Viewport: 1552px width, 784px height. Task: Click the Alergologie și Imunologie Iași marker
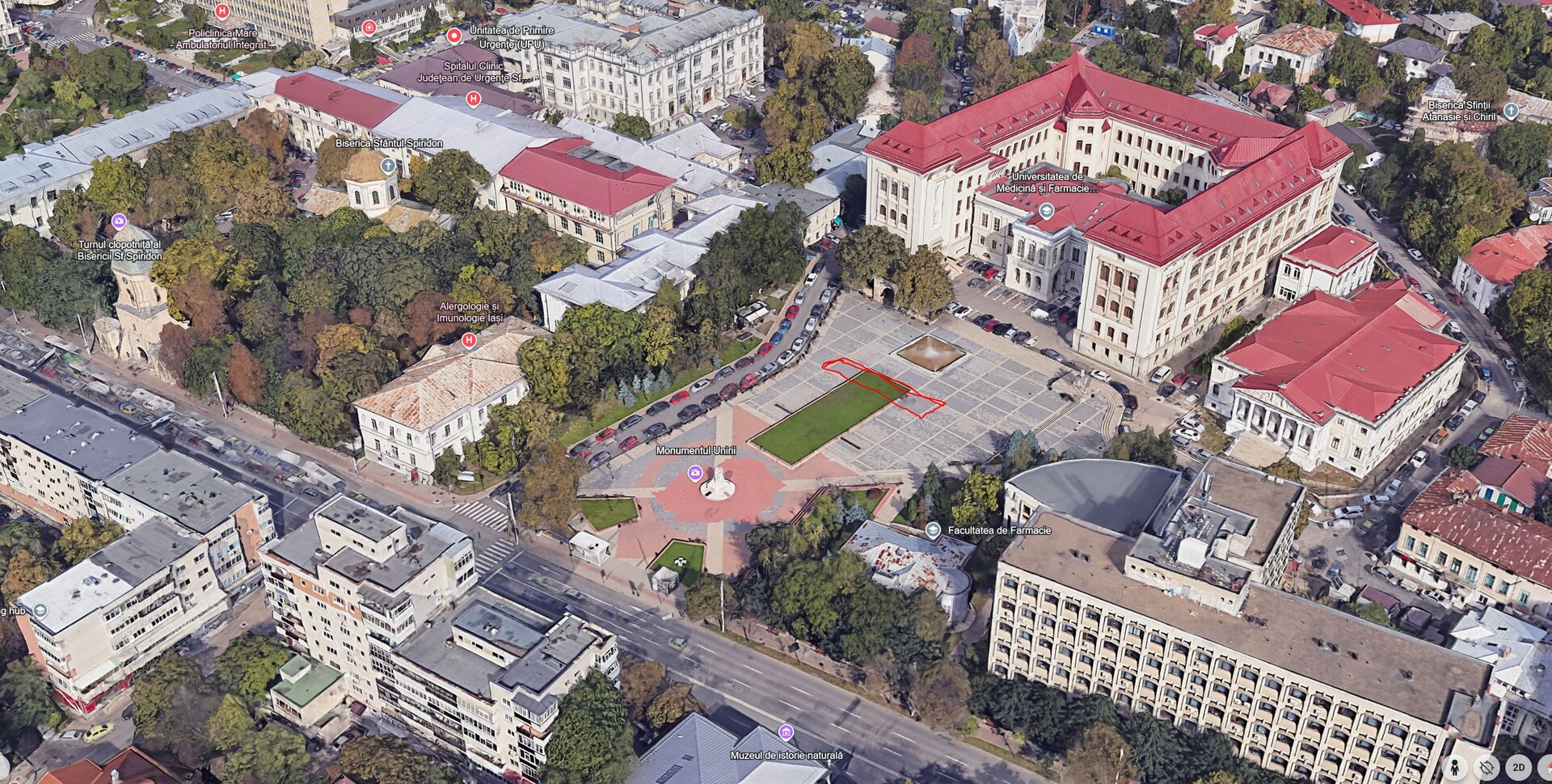click(468, 340)
